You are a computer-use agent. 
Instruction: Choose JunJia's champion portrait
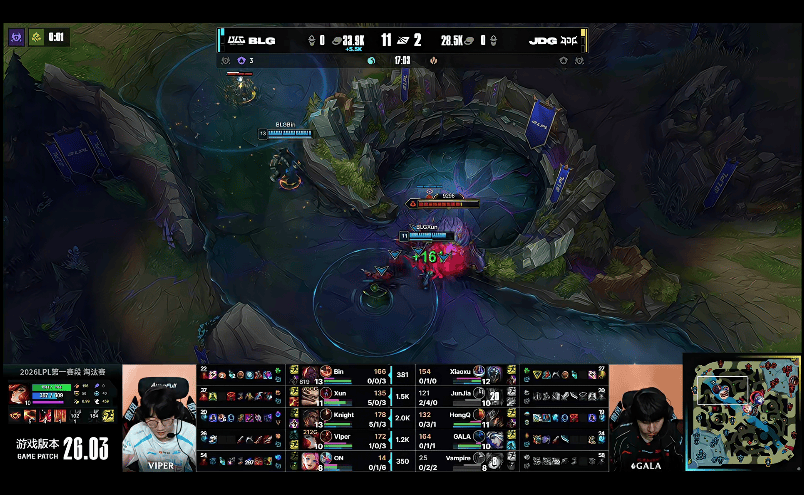tap(493, 394)
